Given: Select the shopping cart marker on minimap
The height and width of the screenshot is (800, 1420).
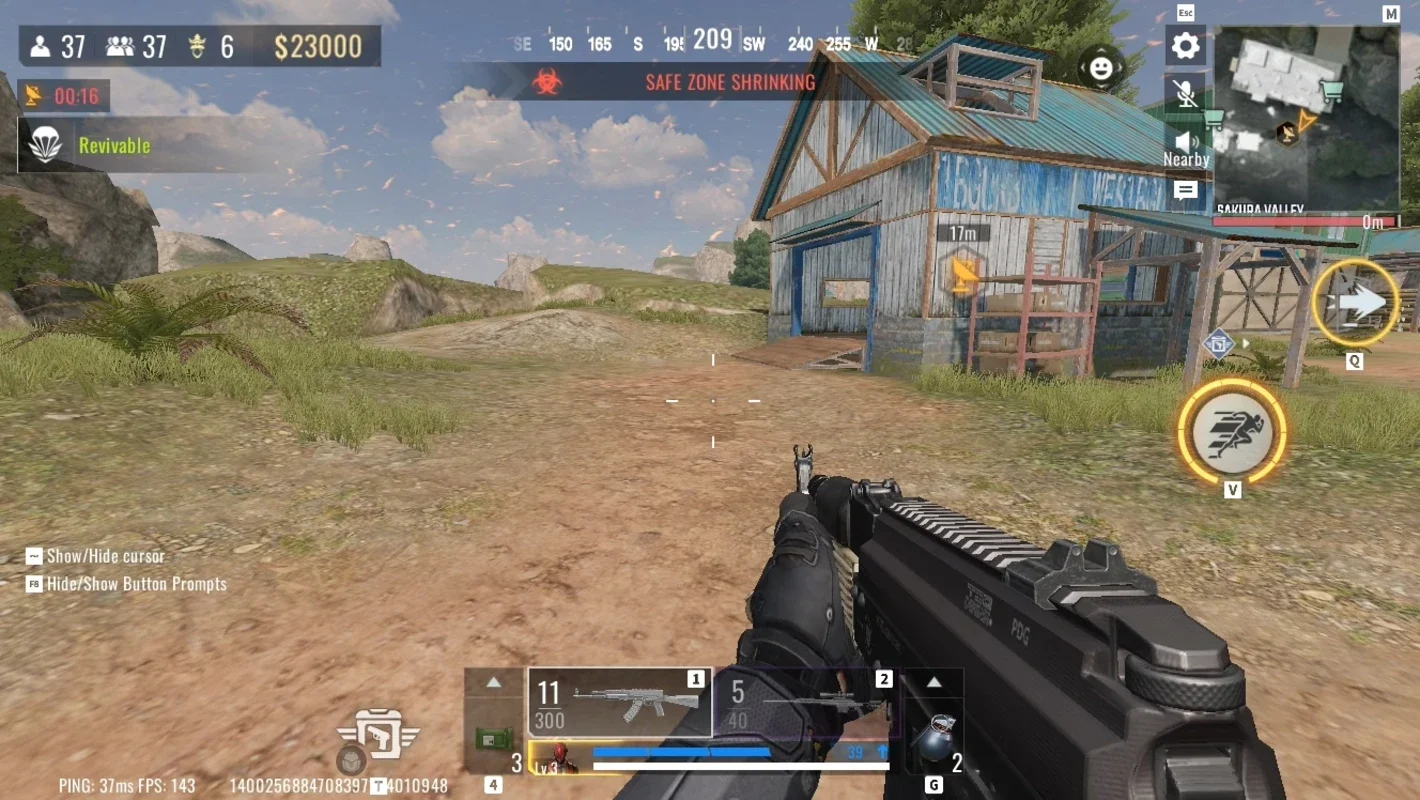Looking at the screenshot, I should click(x=1331, y=91).
